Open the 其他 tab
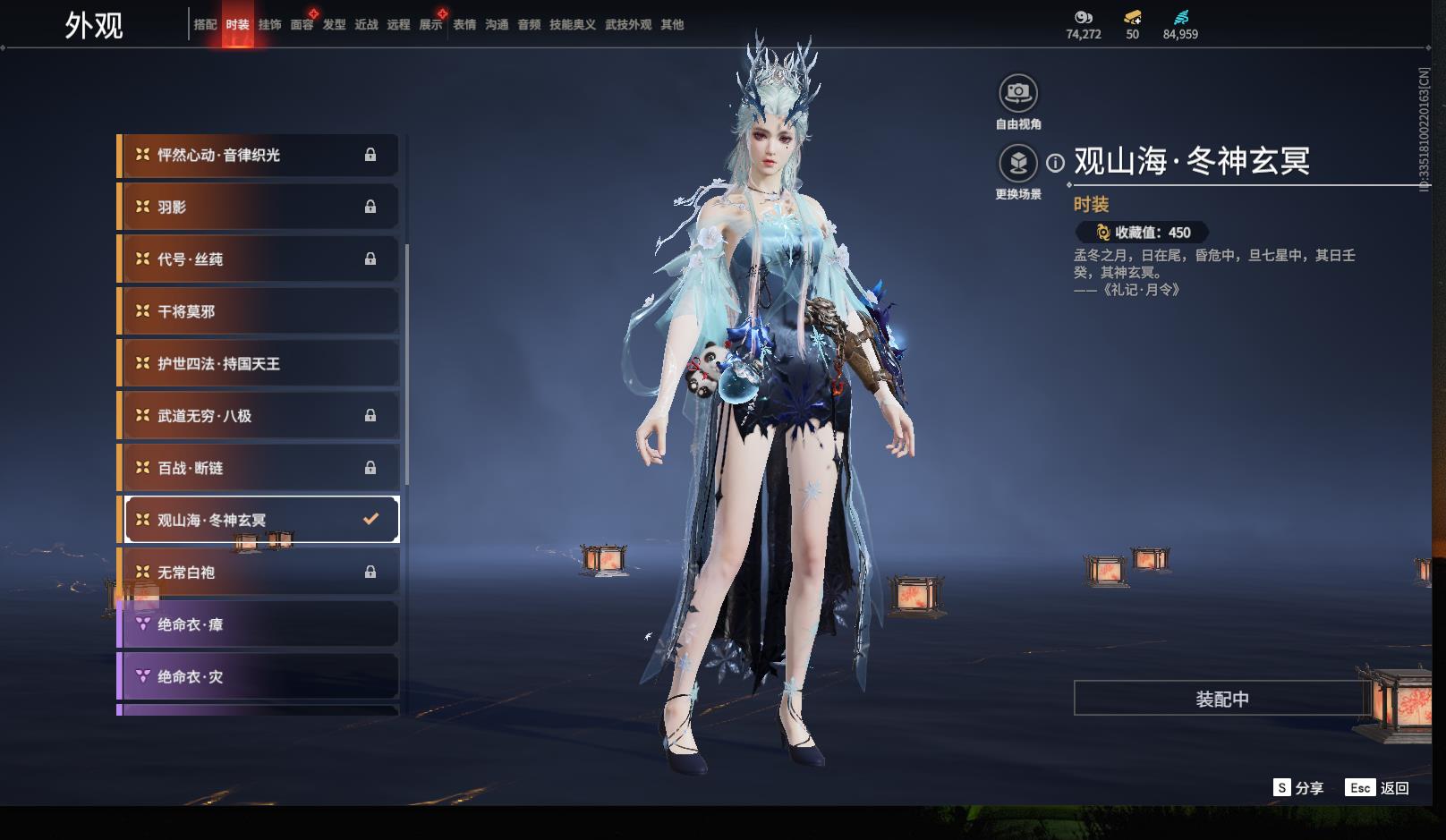The width and height of the screenshot is (1446, 840). point(672,25)
